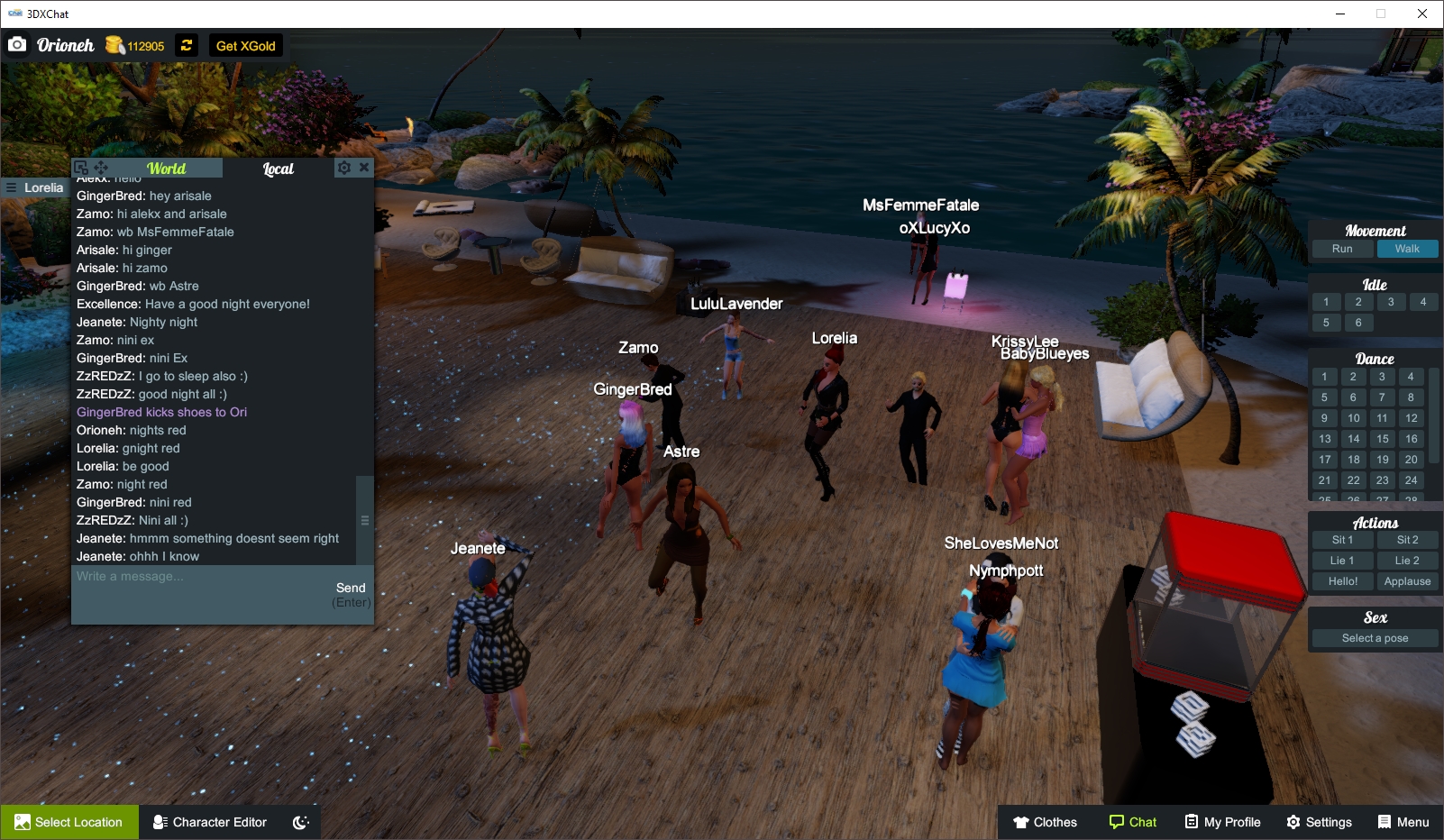Activate Dance number 12
The image size is (1444, 840).
(1410, 417)
